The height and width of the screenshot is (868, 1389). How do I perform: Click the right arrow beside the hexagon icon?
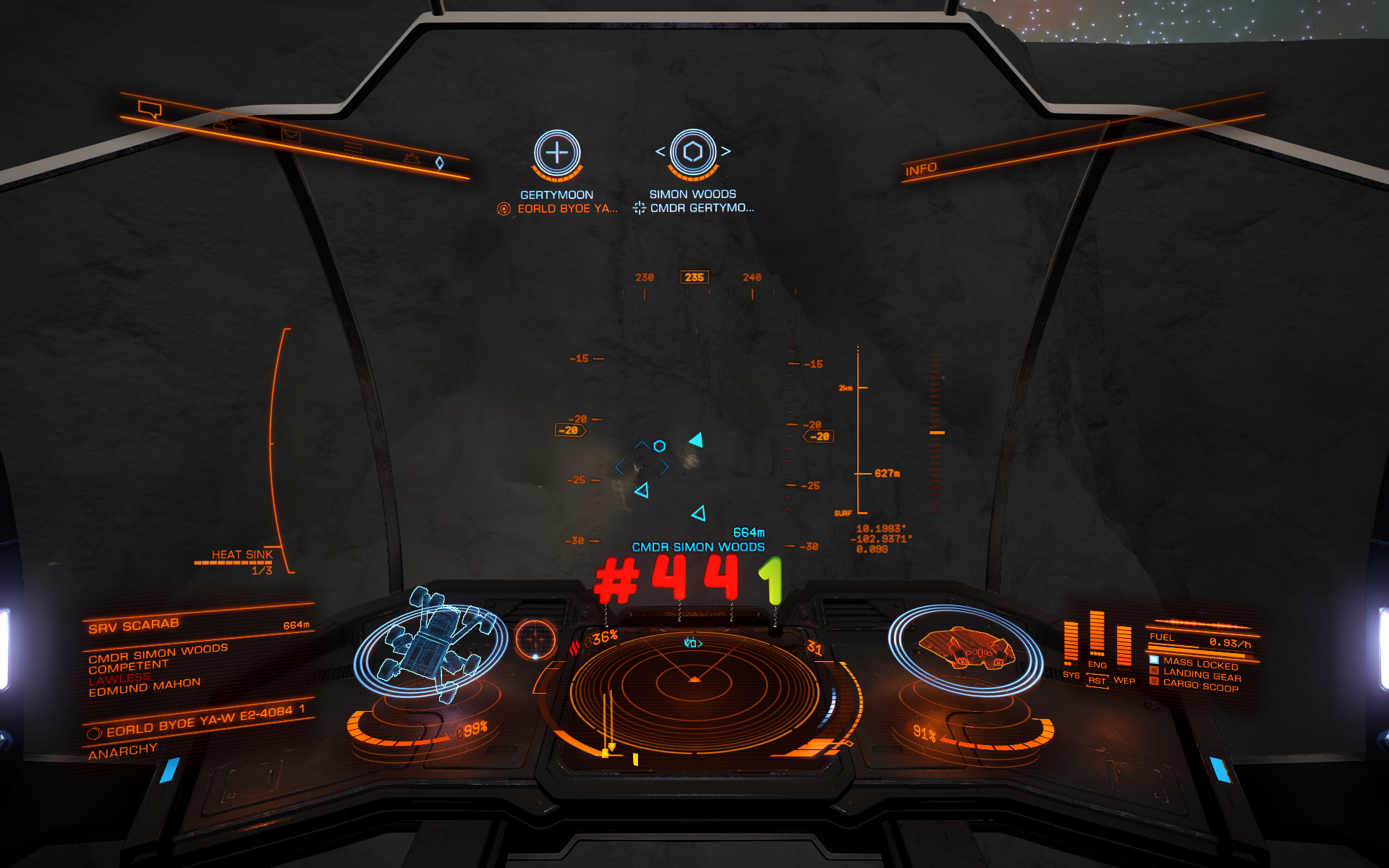pyautogui.click(x=726, y=151)
